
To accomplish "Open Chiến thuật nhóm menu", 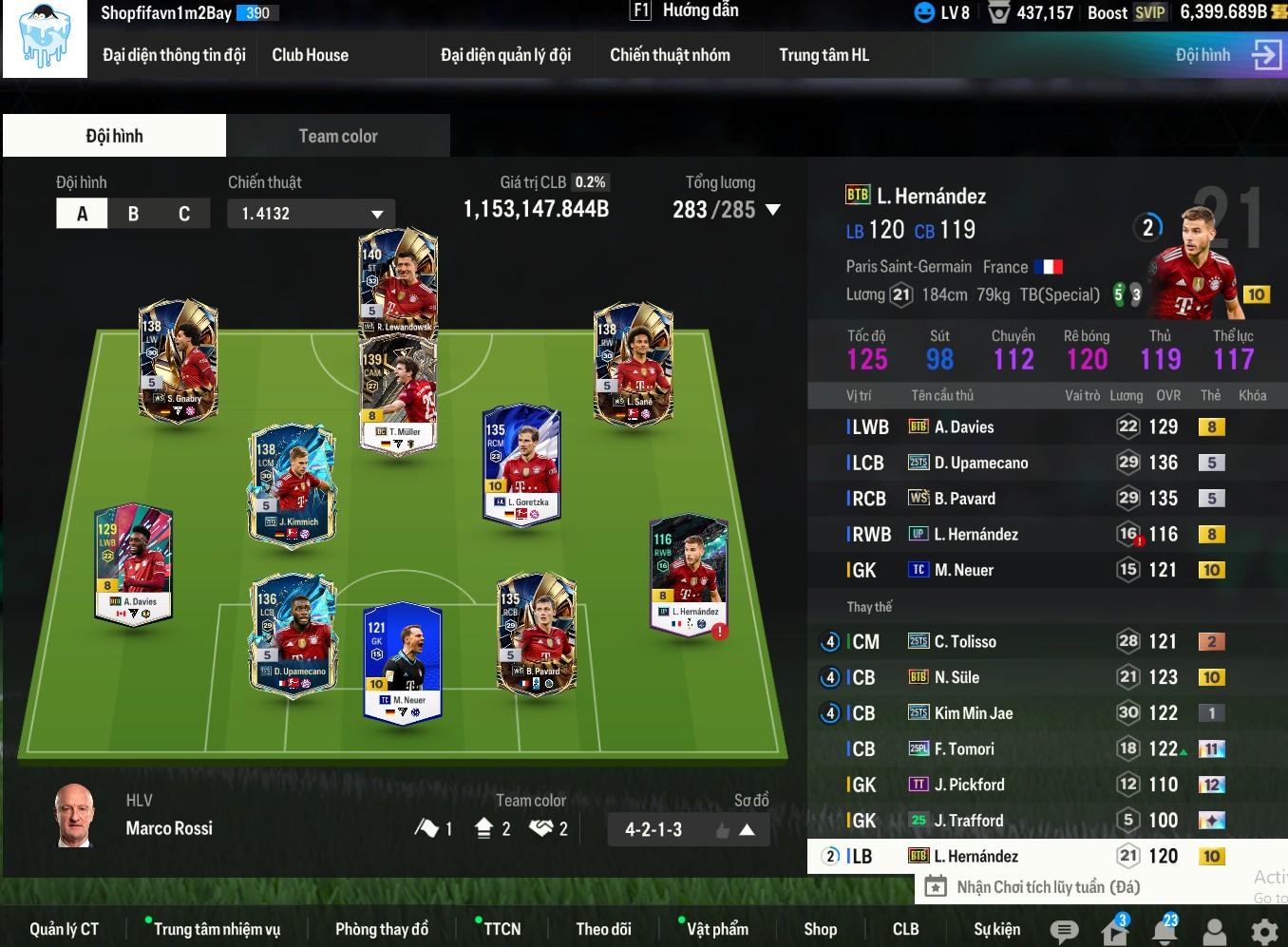I will [x=670, y=55].
